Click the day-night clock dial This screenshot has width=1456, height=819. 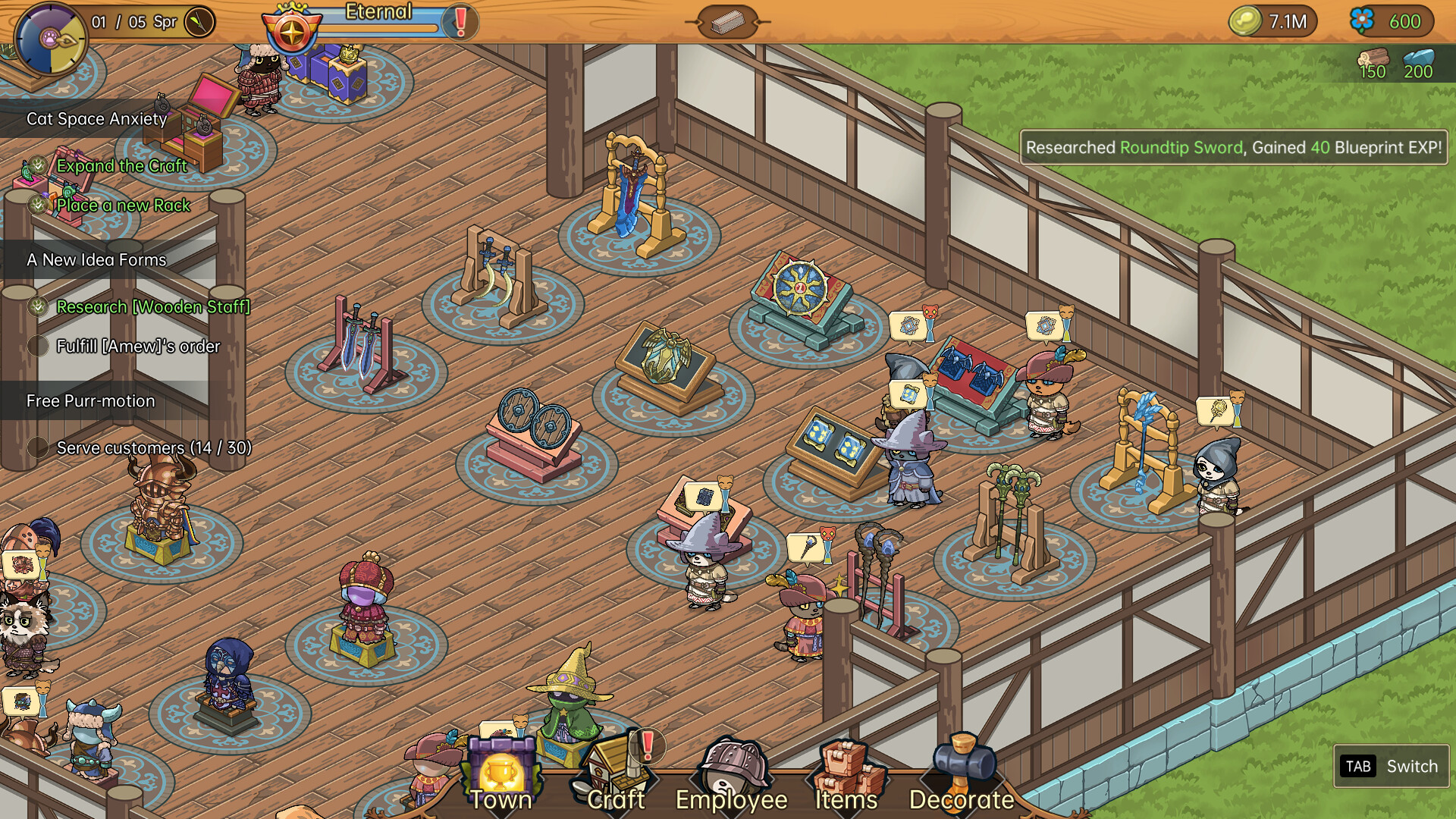click(x=50, y=38)
